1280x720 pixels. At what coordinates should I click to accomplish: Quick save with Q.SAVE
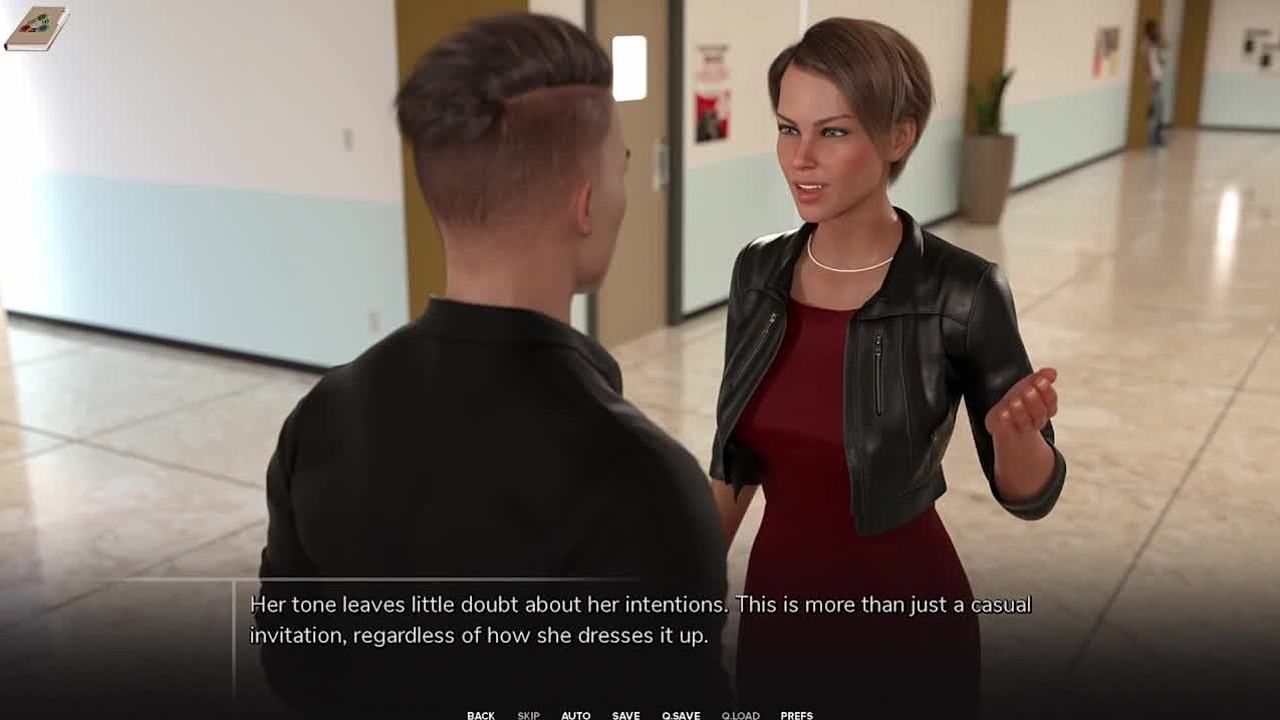681,715
